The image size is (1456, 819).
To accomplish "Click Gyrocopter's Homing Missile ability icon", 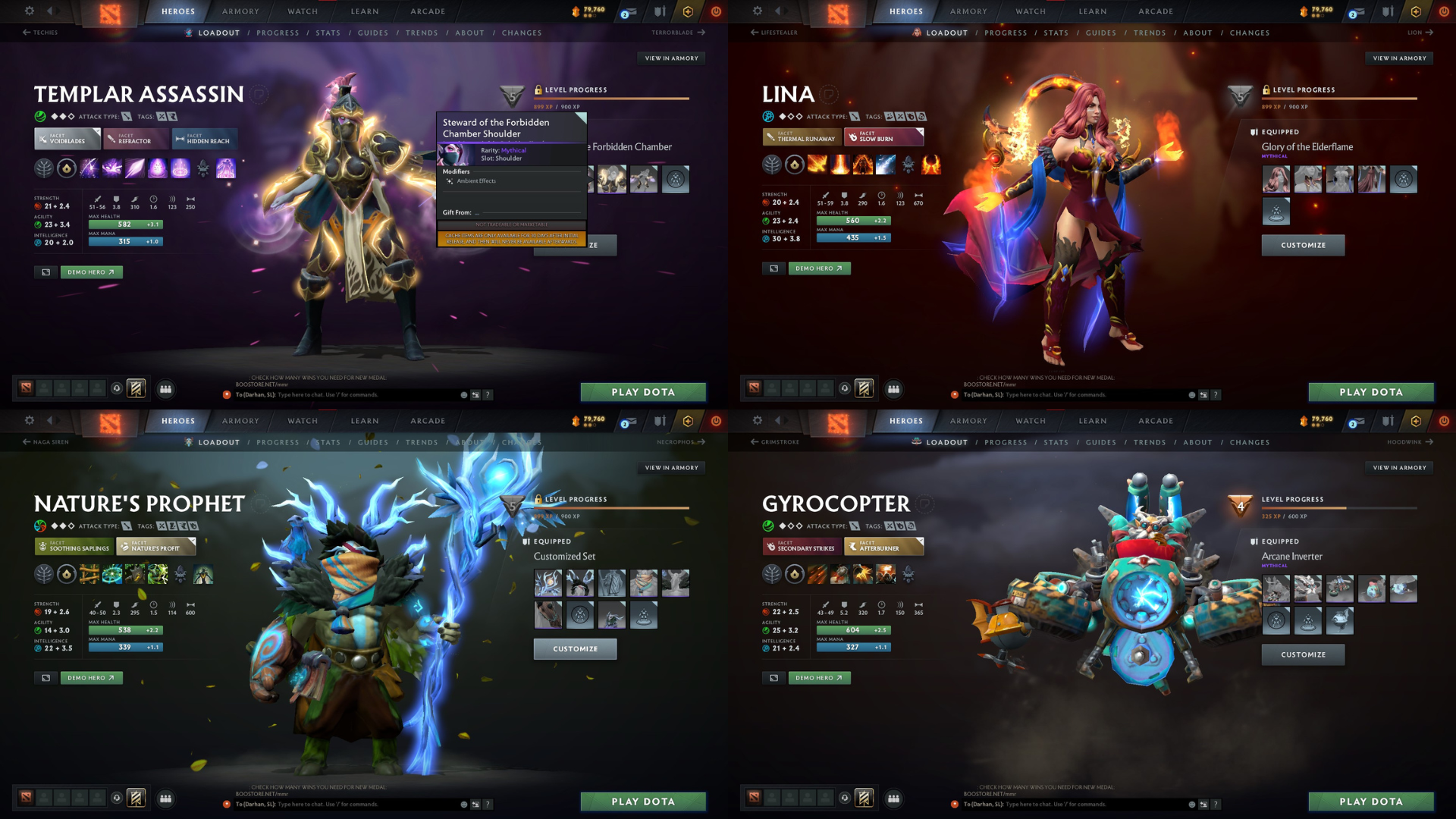I will 839,575.
